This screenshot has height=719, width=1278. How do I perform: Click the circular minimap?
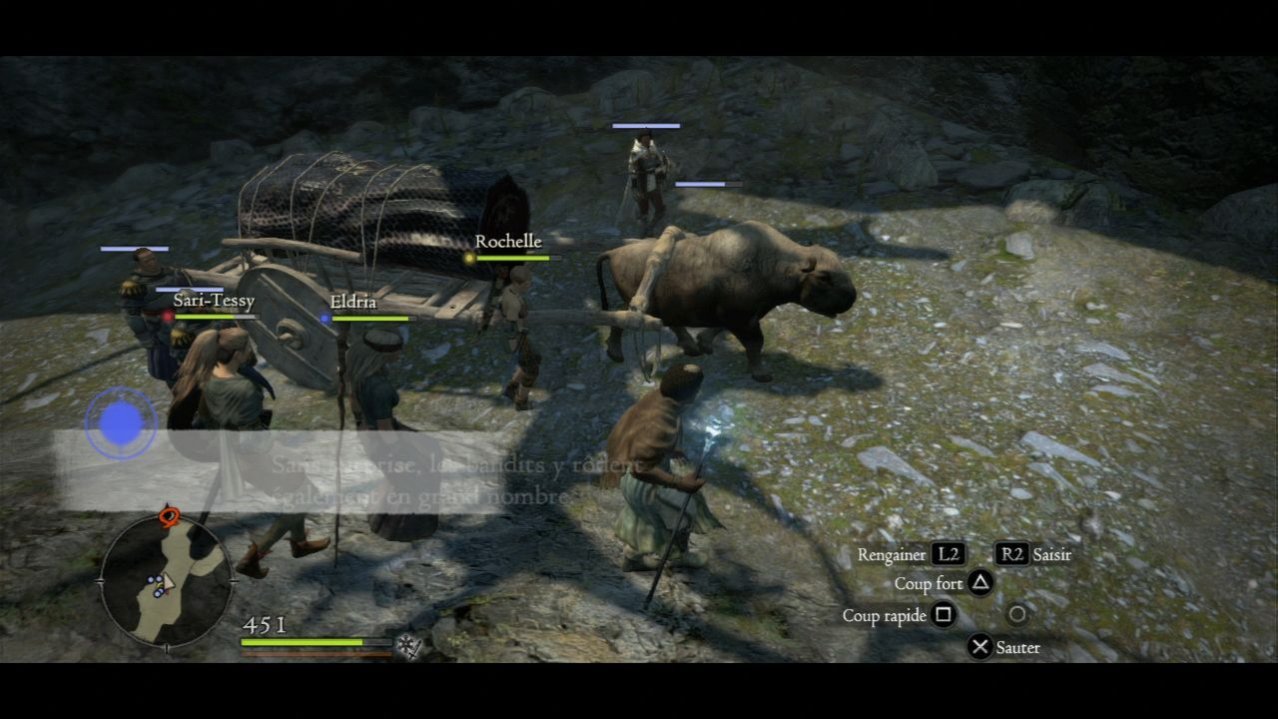[x=165, y=579]
